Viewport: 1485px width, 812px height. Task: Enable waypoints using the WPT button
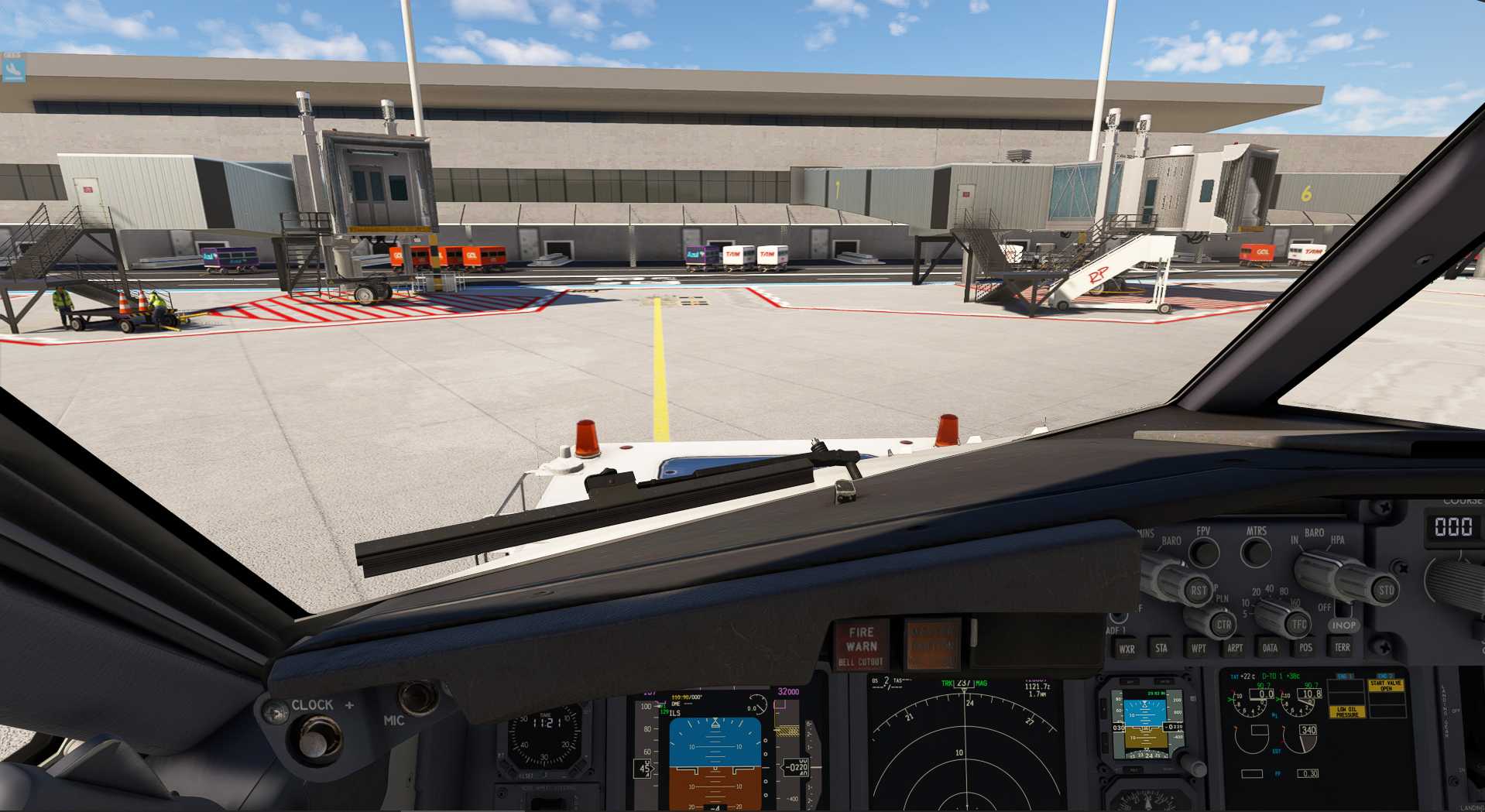pos(1198,649)
